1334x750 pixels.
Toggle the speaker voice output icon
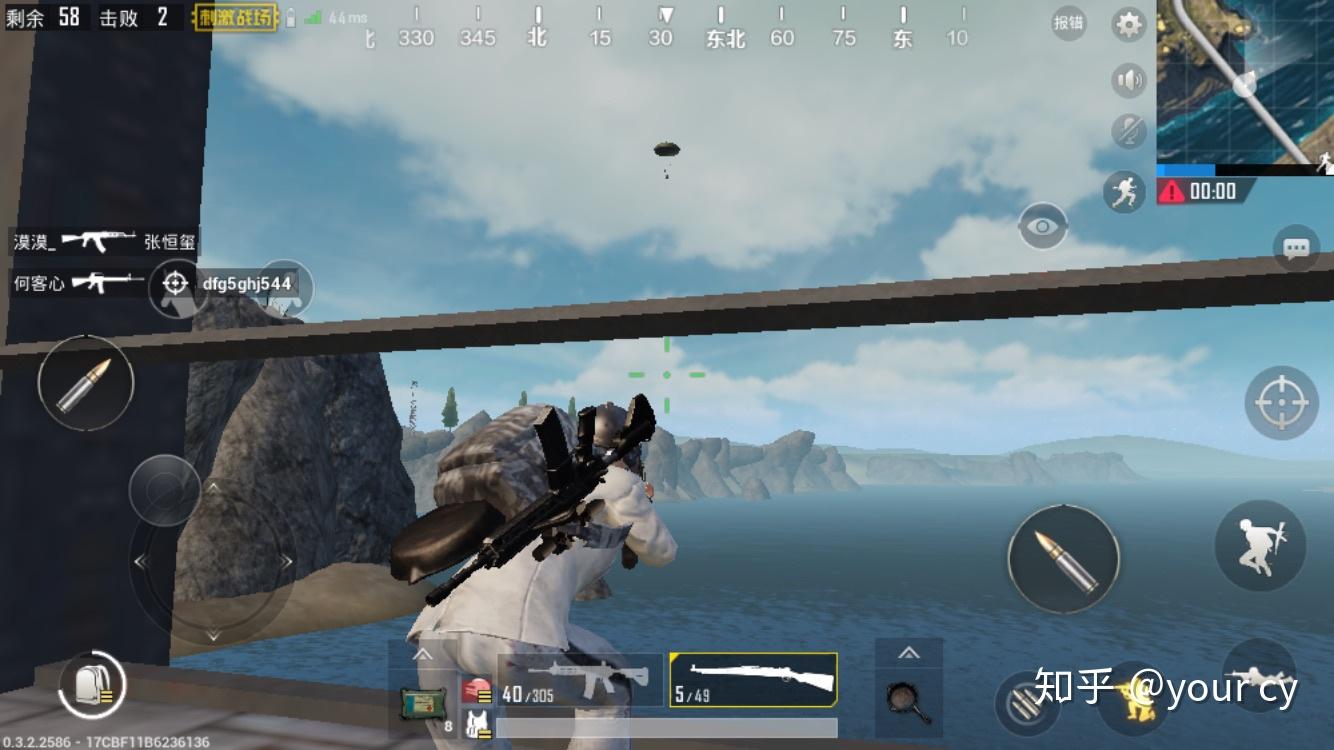[1129, 80]
